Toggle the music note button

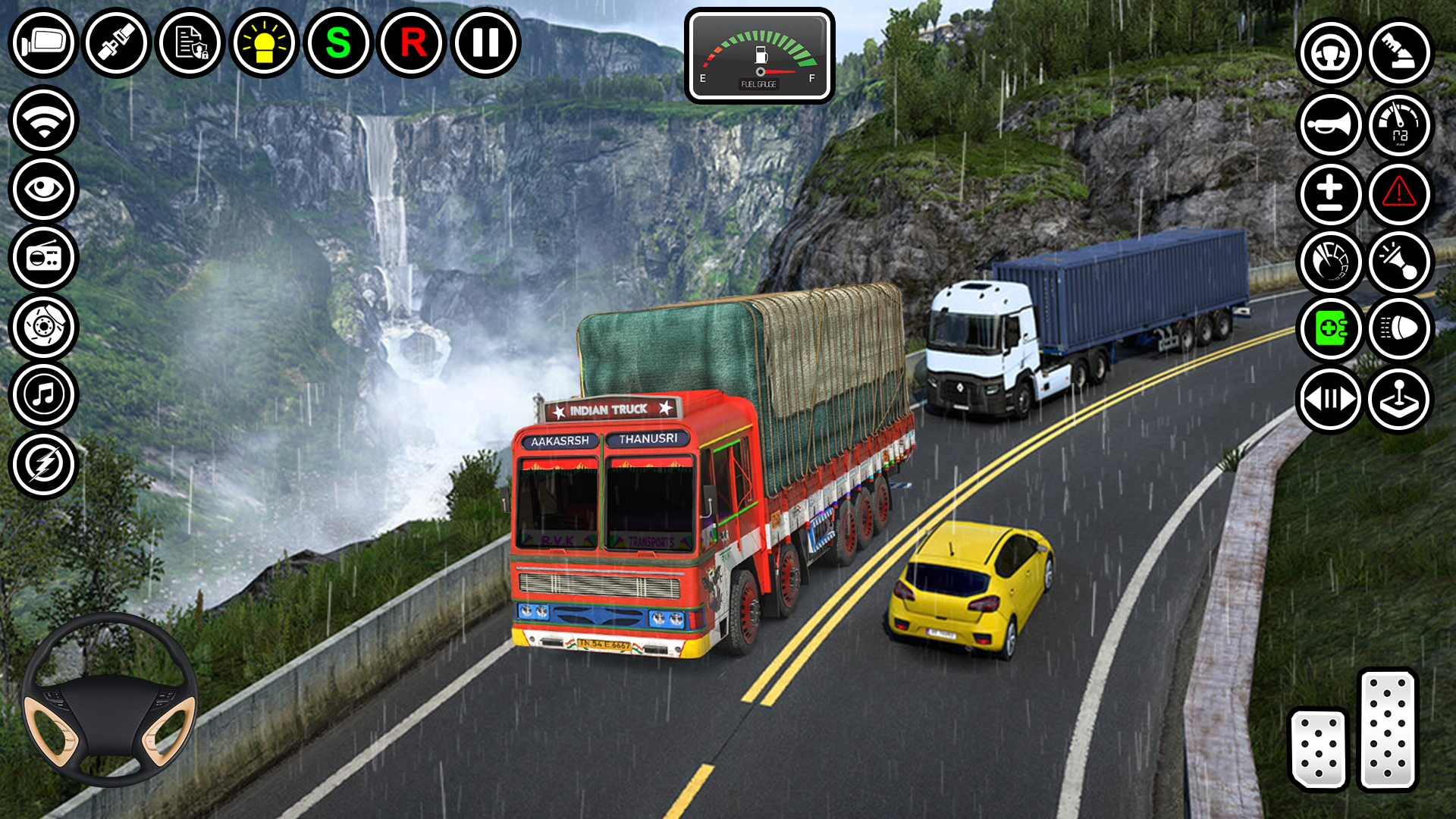[43, 395]
